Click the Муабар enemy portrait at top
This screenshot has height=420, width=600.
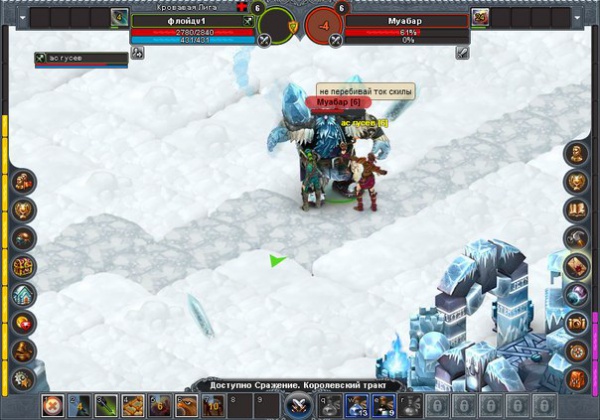[x=480, y=17]
